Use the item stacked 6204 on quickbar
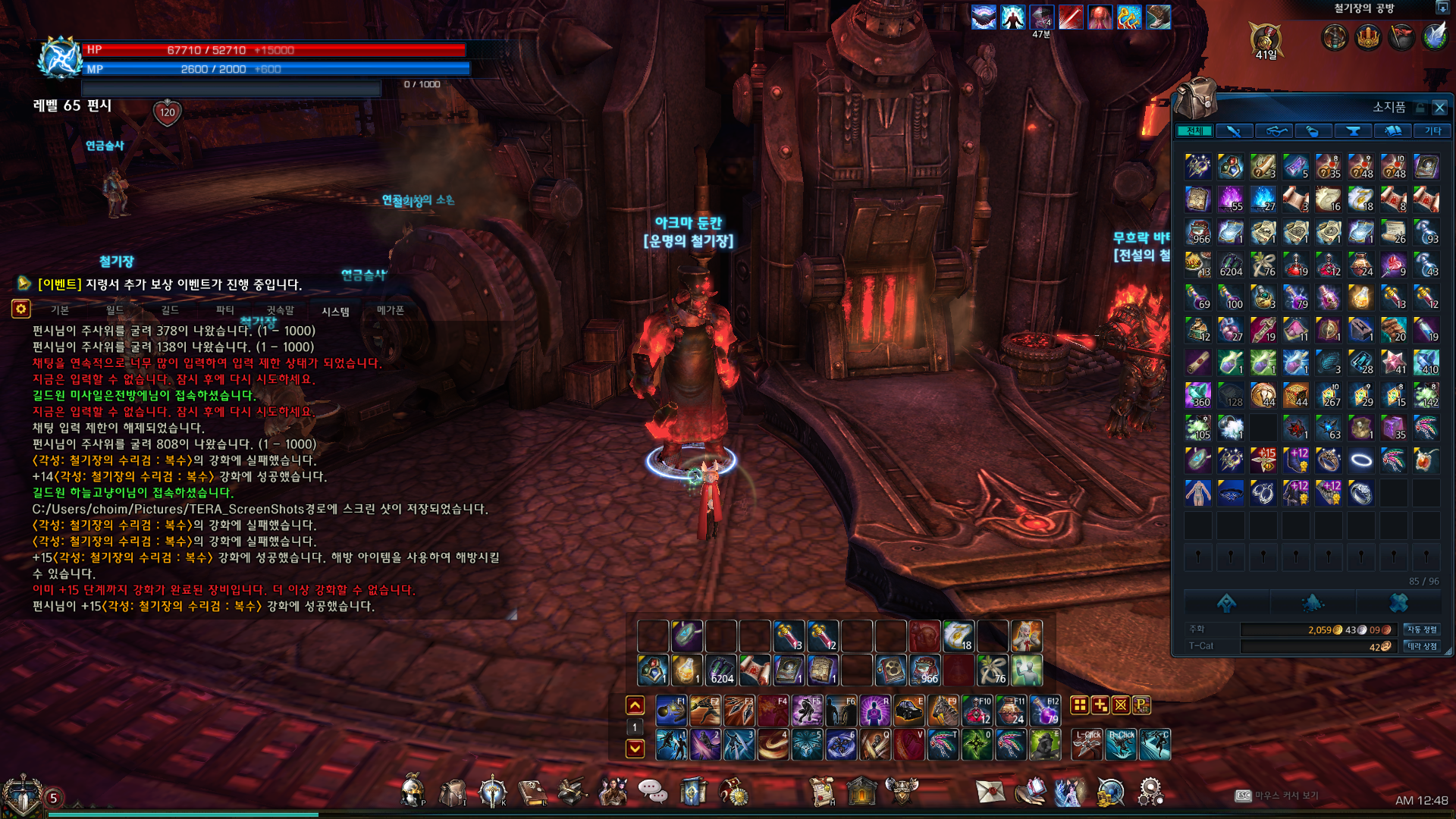 click(721, 670)
